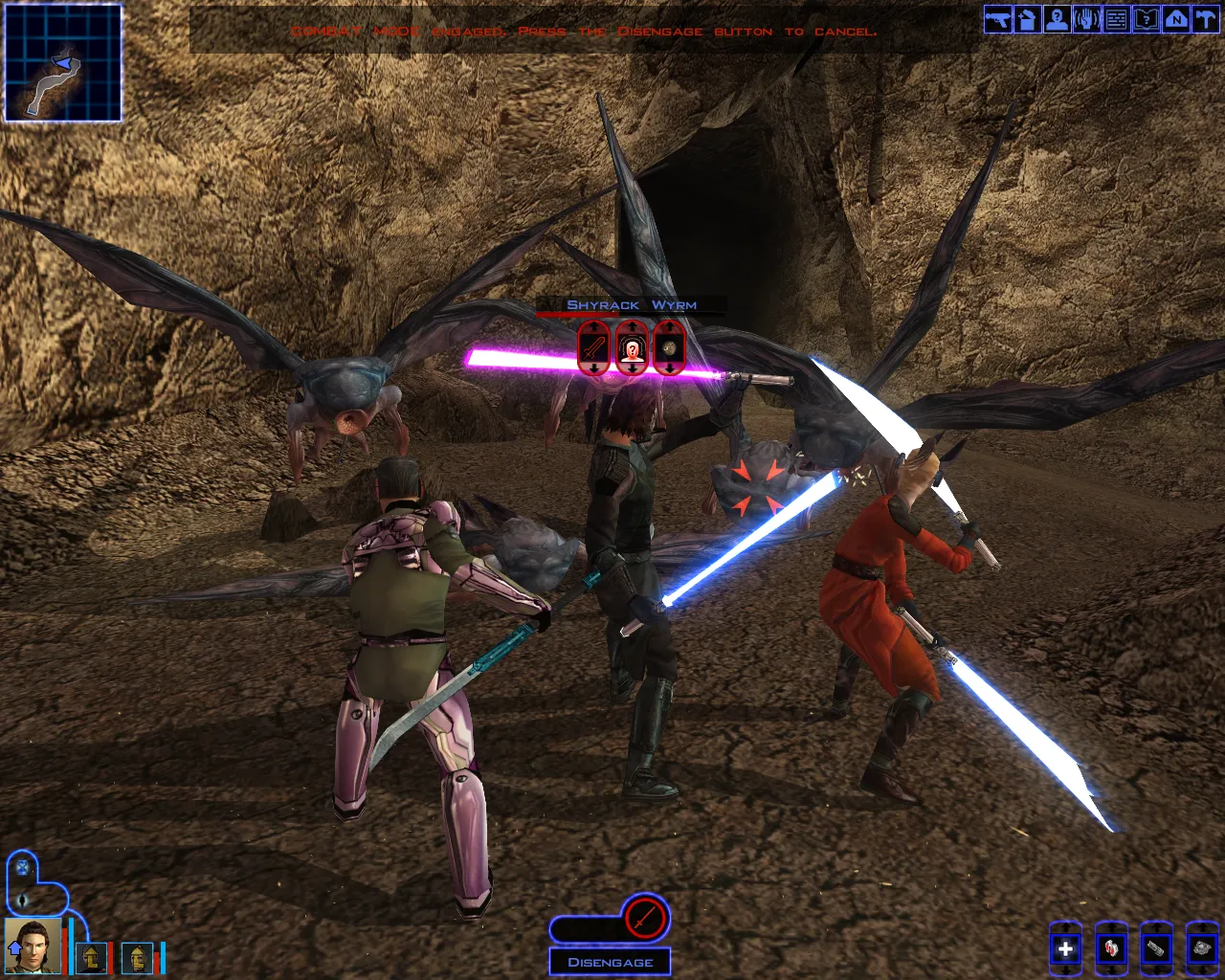Image resolution: width=1225 pixels, height=980 pixels.
Task: Switch to the middle party member portrait
Action: tap(92, 956)
